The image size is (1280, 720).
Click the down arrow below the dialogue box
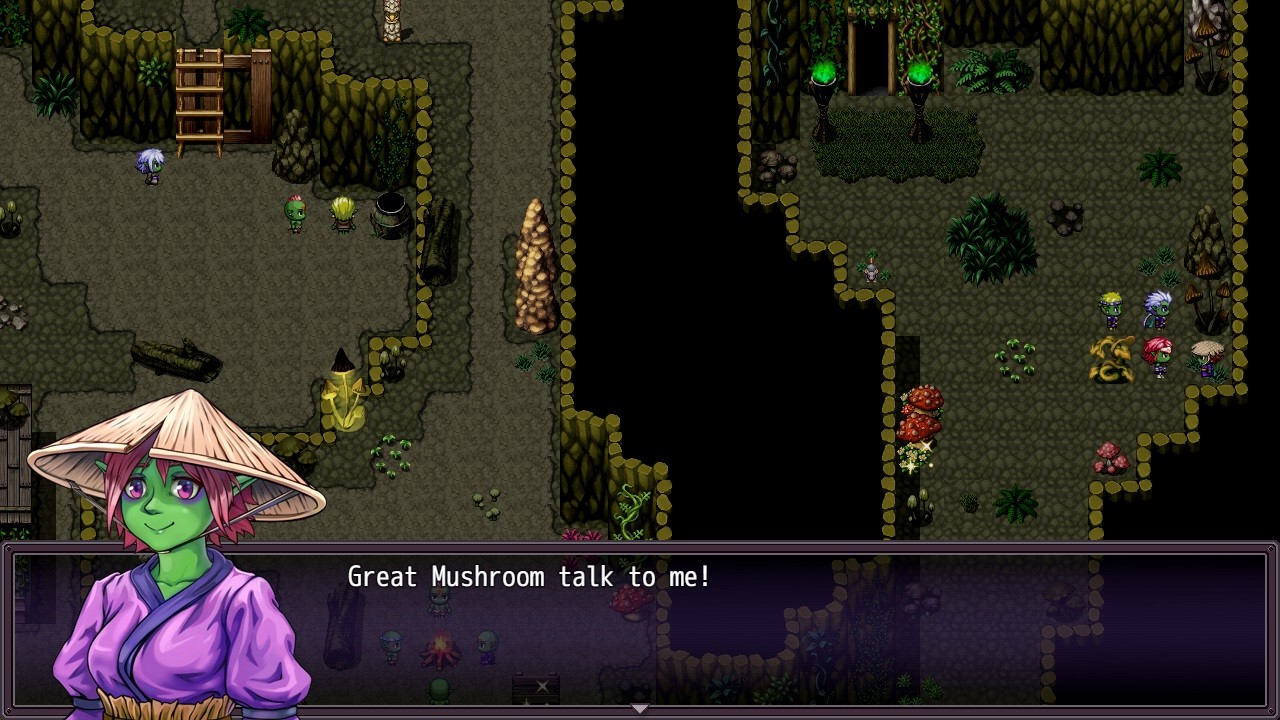(639, 710)
